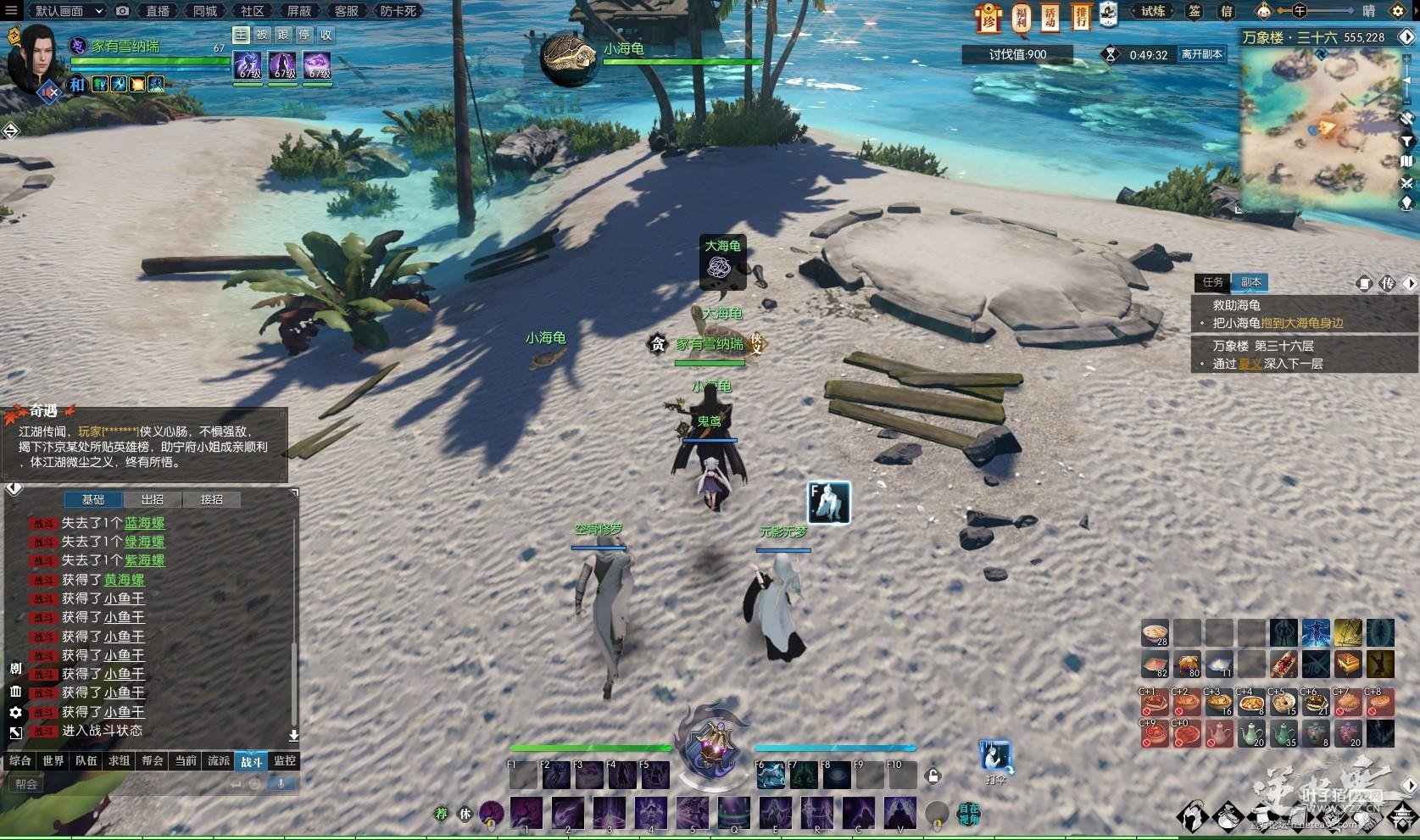Click the 黄海螺 item link in chat
The image size is (1420, 840).
coord(125,580)
